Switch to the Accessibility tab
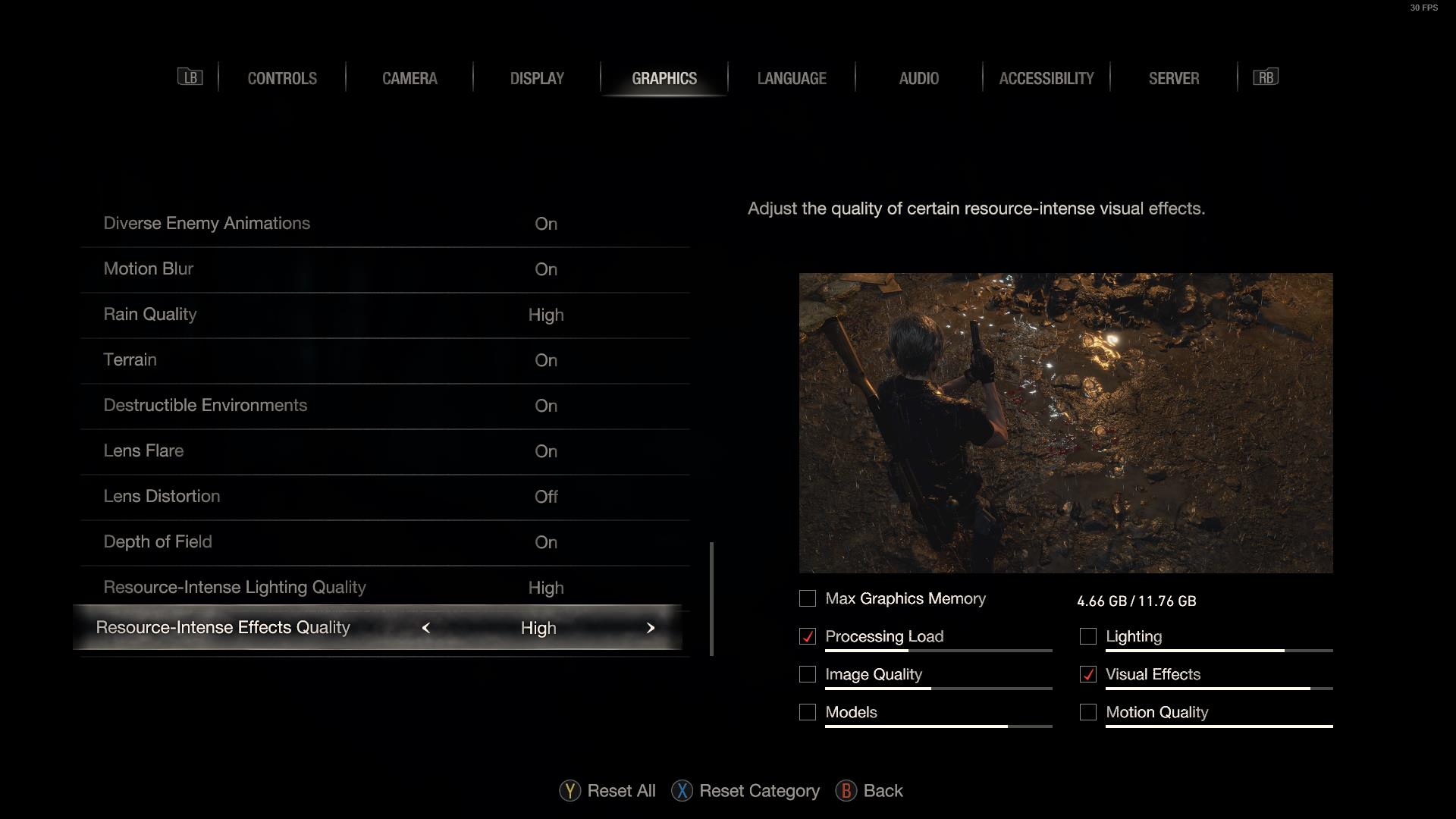 [x=1046, y=78]
